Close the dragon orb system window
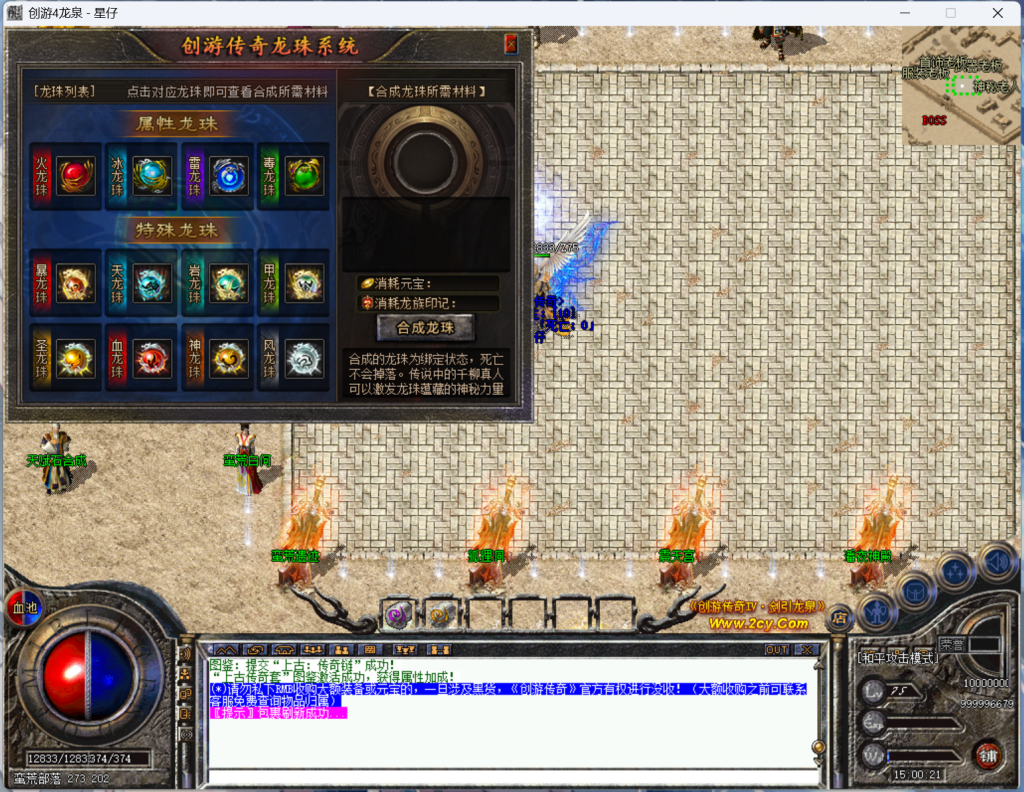The image size is (1024, 792). pyautogui.click(x=511, y=44)
